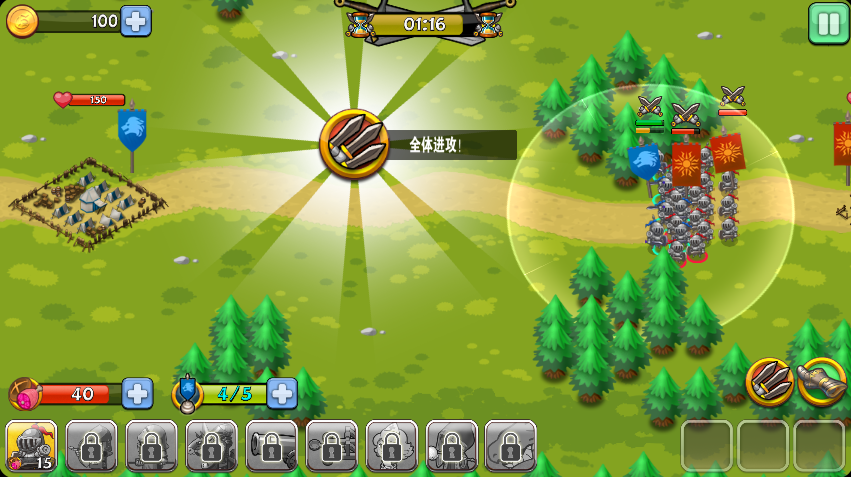
Task: Pause the game with the green button
Action: click(828, 23)
